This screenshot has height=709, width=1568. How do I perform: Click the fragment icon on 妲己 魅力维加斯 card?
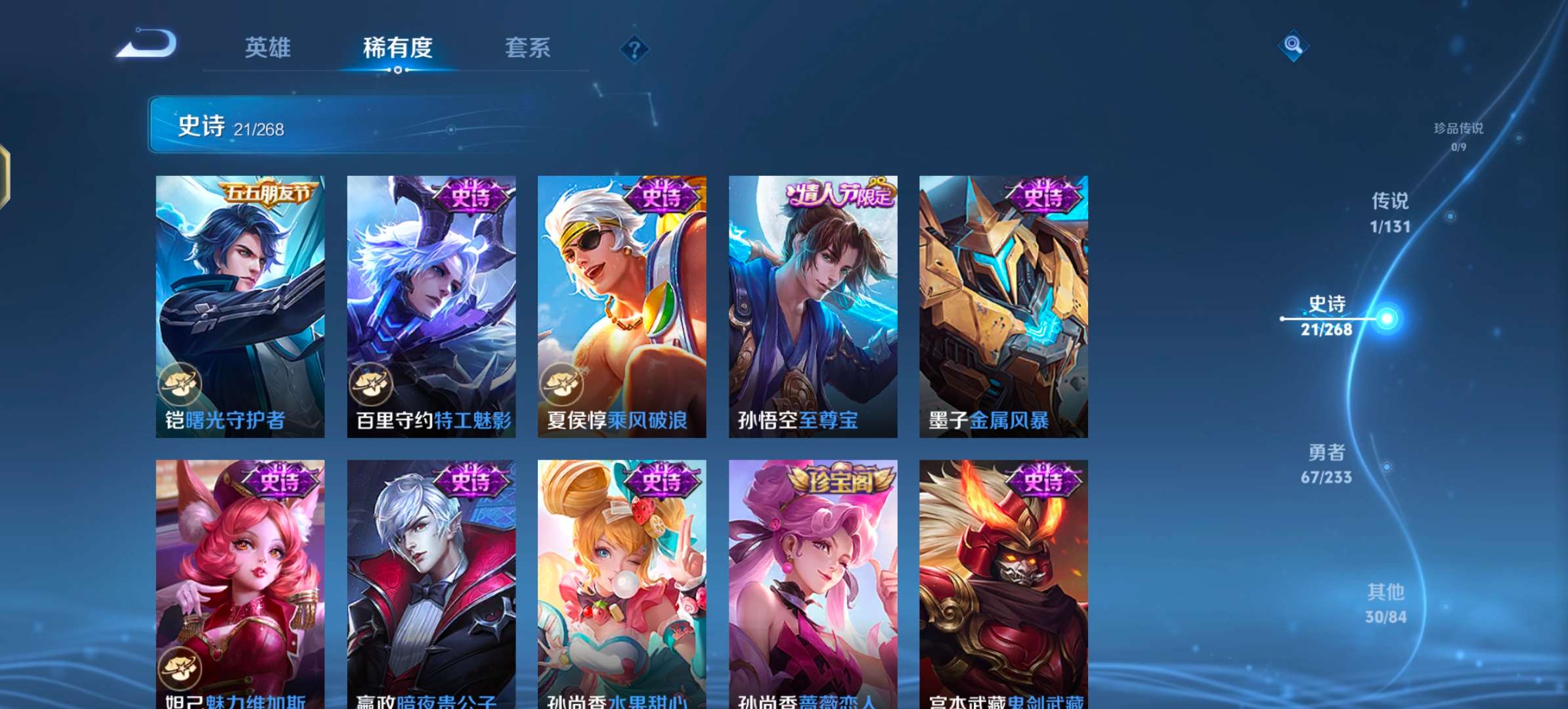tap(179, 668)
